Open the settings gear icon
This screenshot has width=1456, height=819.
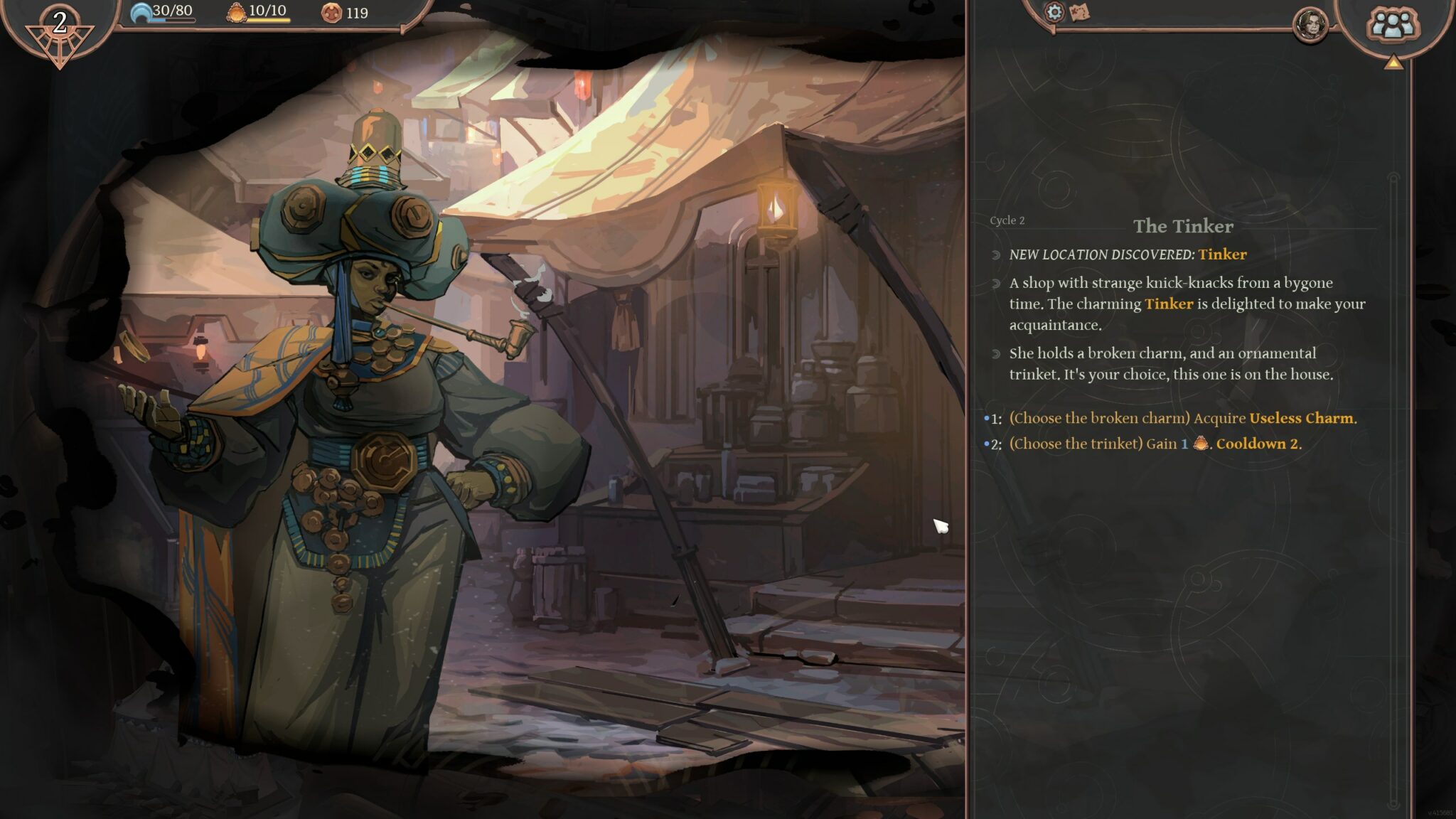(x=1054, y=12)
